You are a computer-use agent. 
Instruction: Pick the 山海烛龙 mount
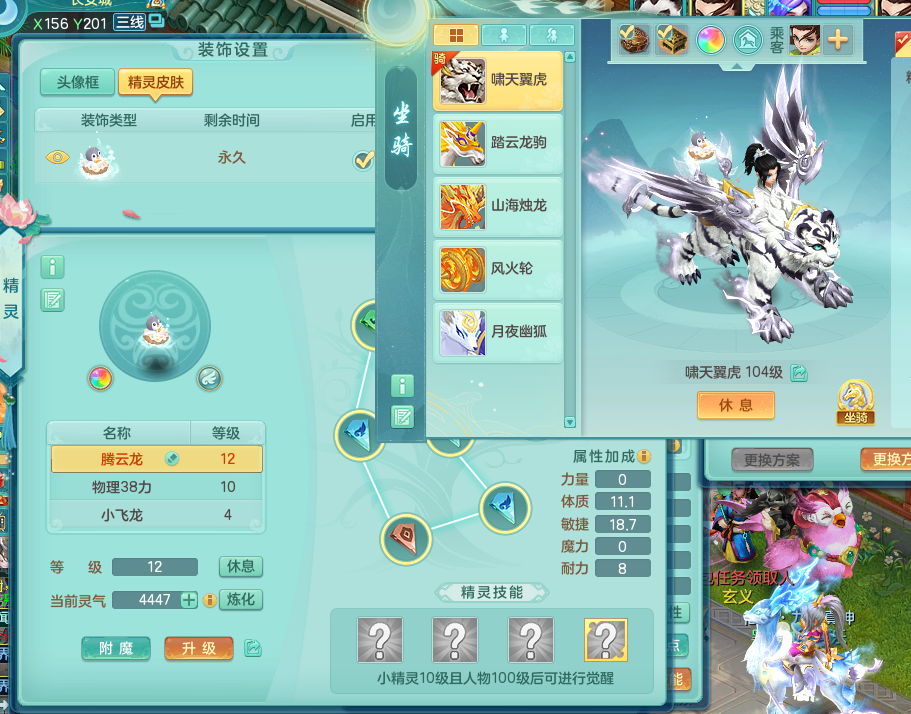point(498,206)
